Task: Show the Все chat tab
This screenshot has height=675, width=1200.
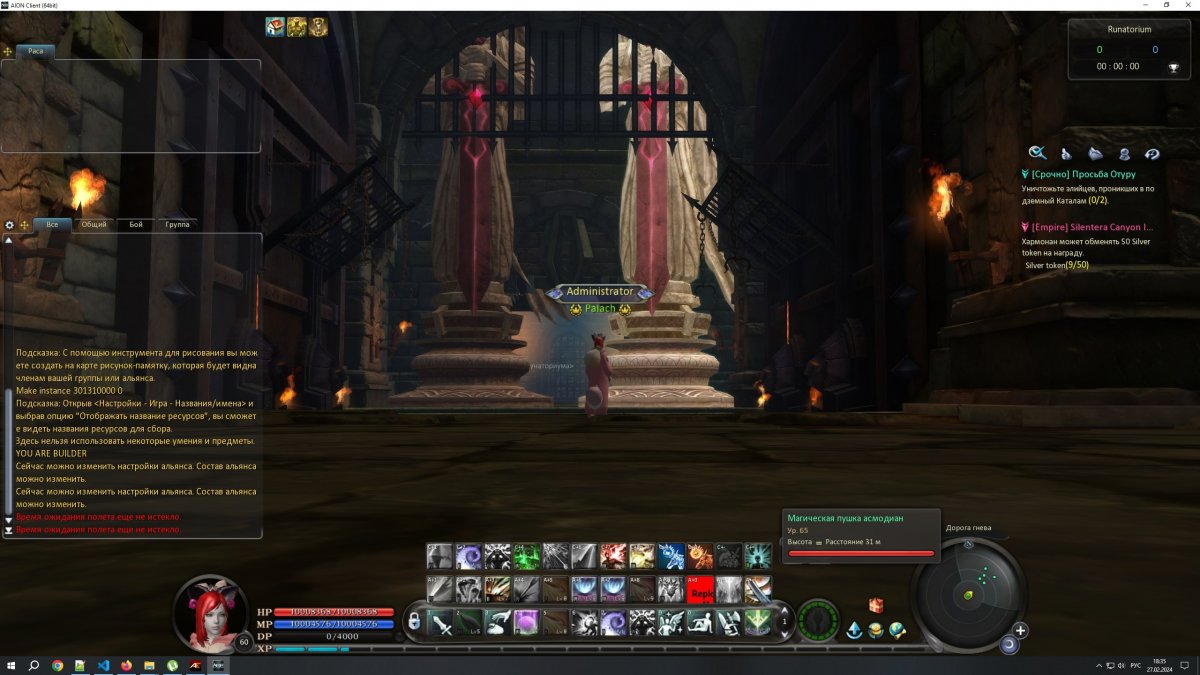Action: [x=52, y=225]
